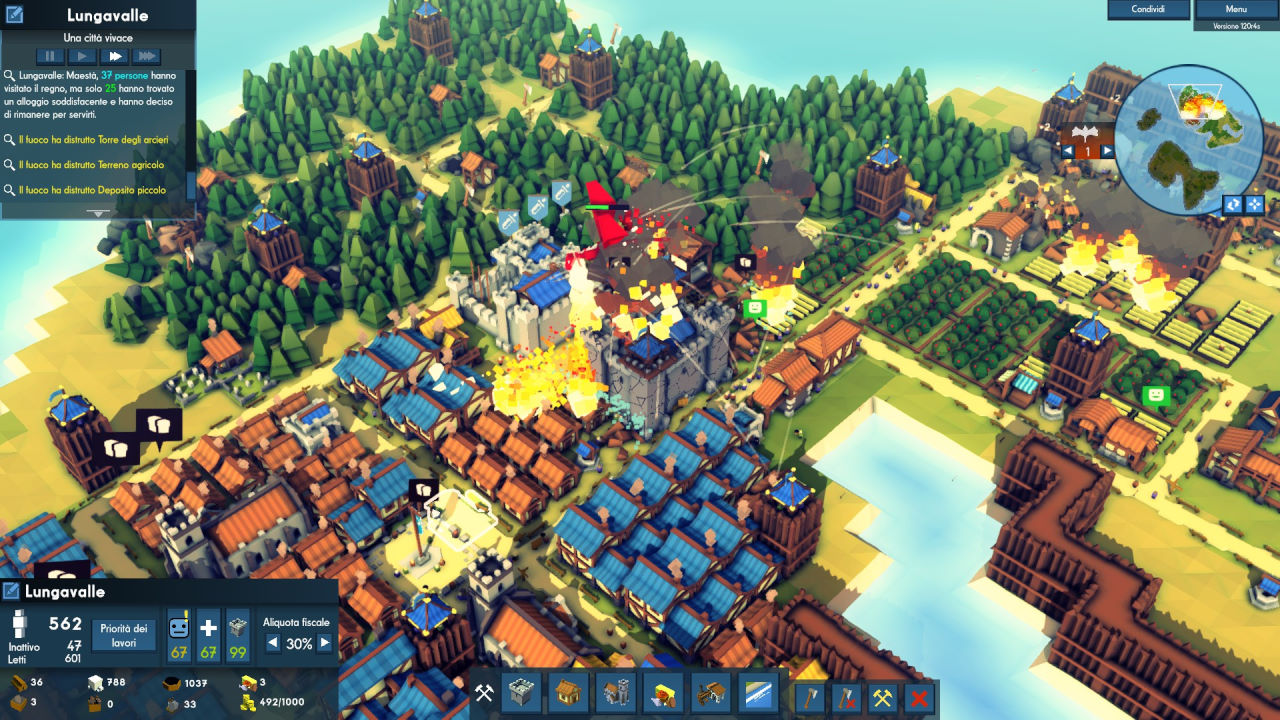
Task: Rename kingdom using bottom panel edit icon
Action: (x=12, y=591)
